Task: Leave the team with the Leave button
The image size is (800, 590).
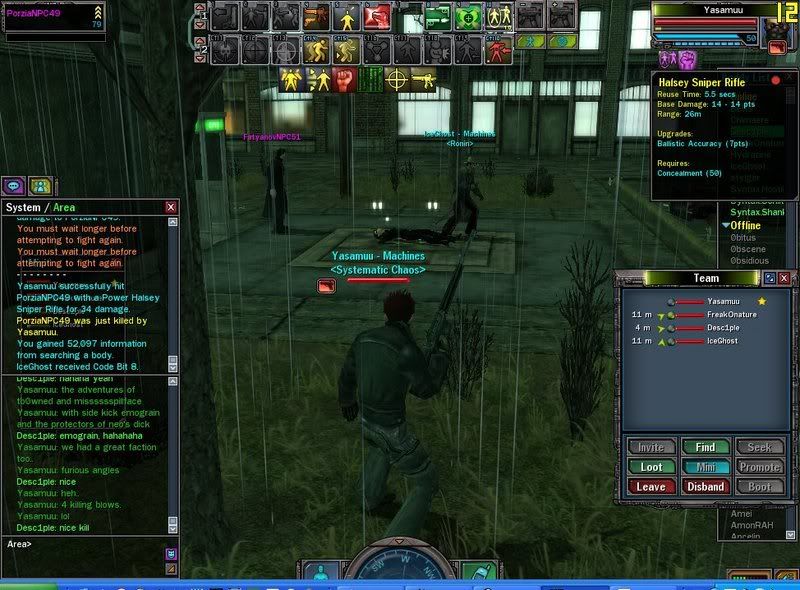Action: (651, 487)
